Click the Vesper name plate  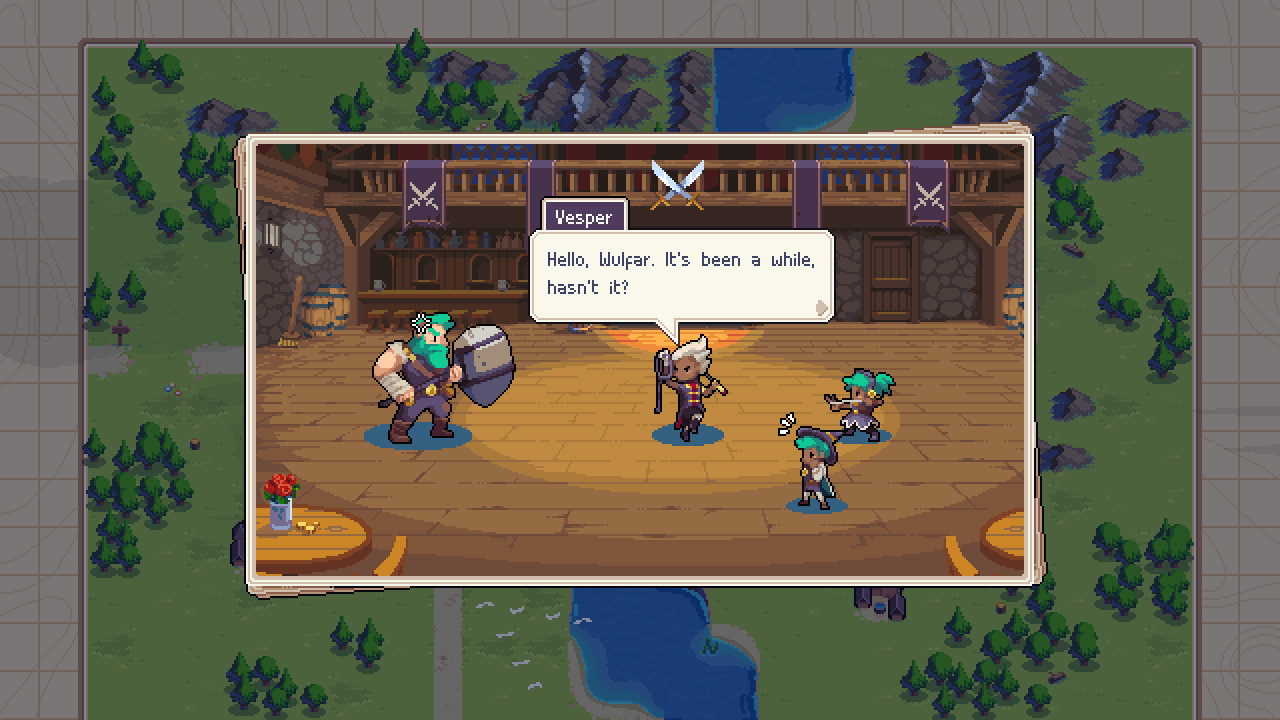click(x=585, y=217)
